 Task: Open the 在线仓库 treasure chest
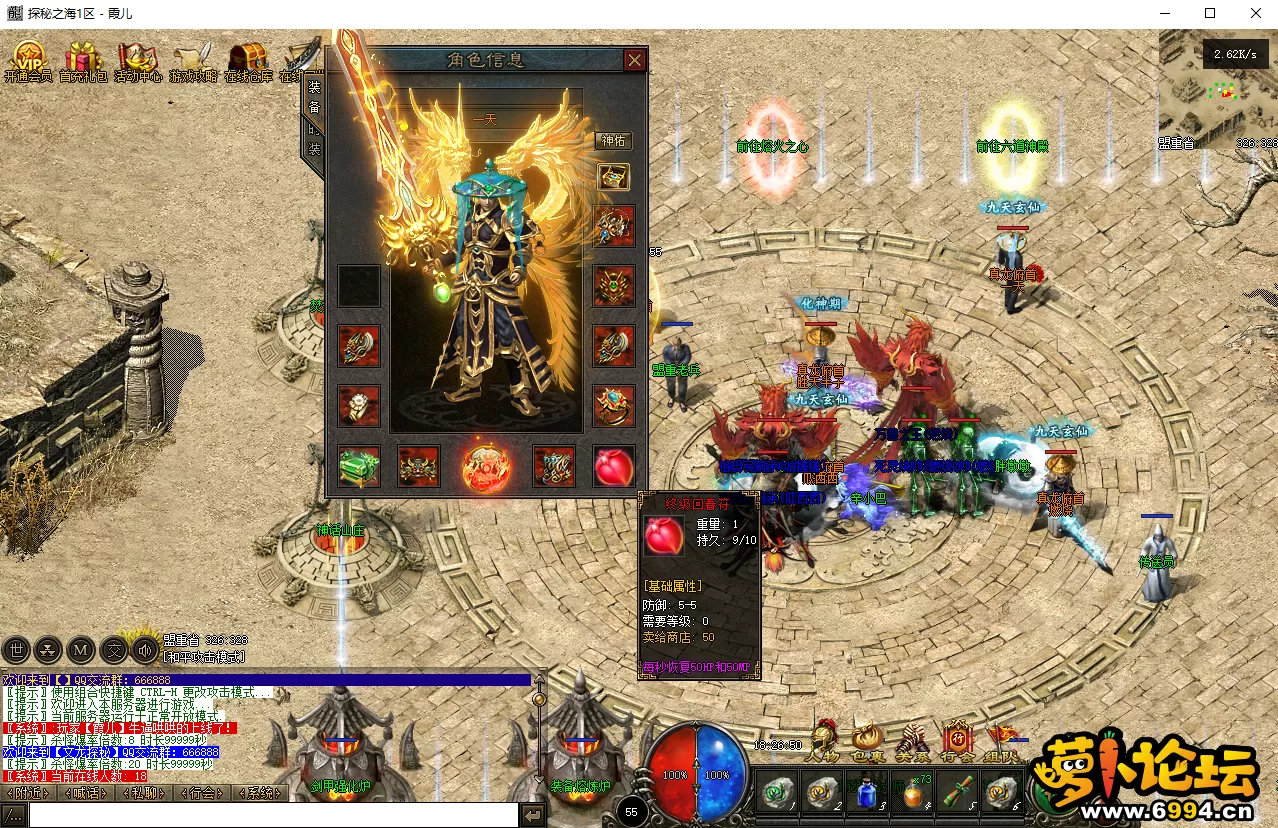tap(248, 58)
